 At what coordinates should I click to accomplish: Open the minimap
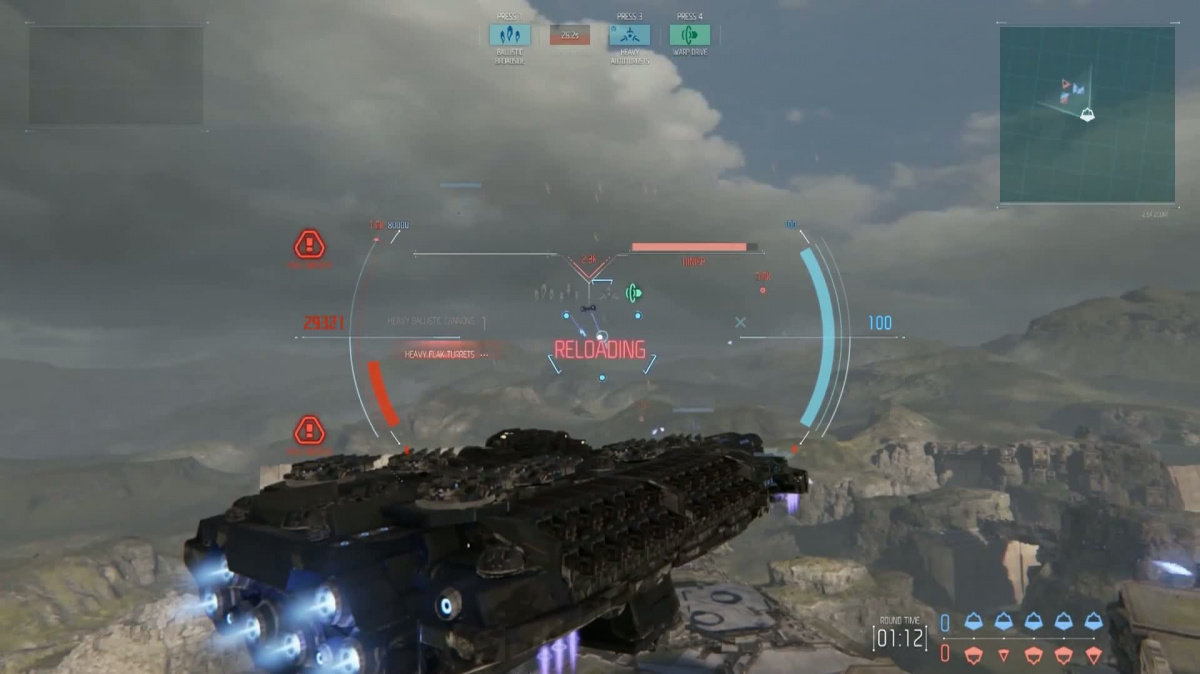tap(1087, 114)
